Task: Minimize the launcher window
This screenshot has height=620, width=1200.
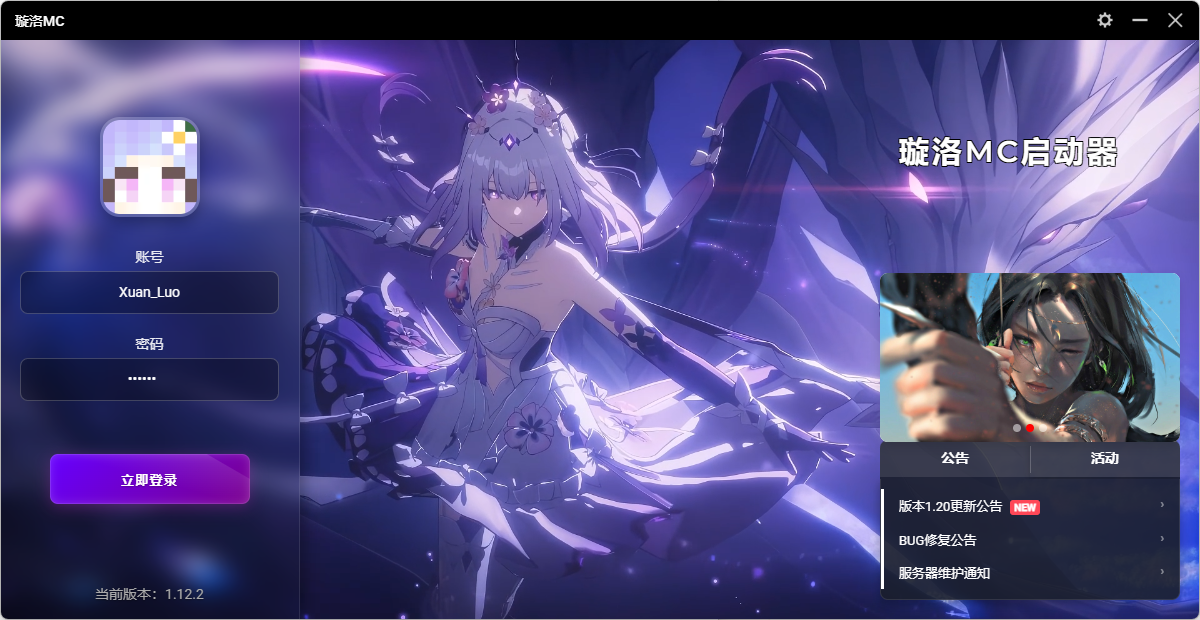Action: pyautogui.click(x=1140, y=20)
